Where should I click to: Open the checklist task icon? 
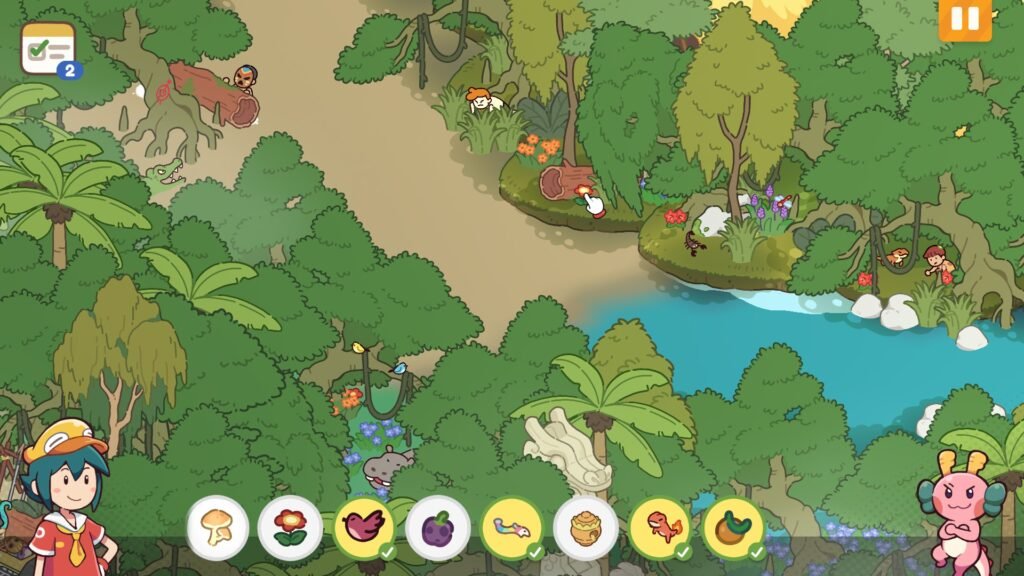coord(49,49)
